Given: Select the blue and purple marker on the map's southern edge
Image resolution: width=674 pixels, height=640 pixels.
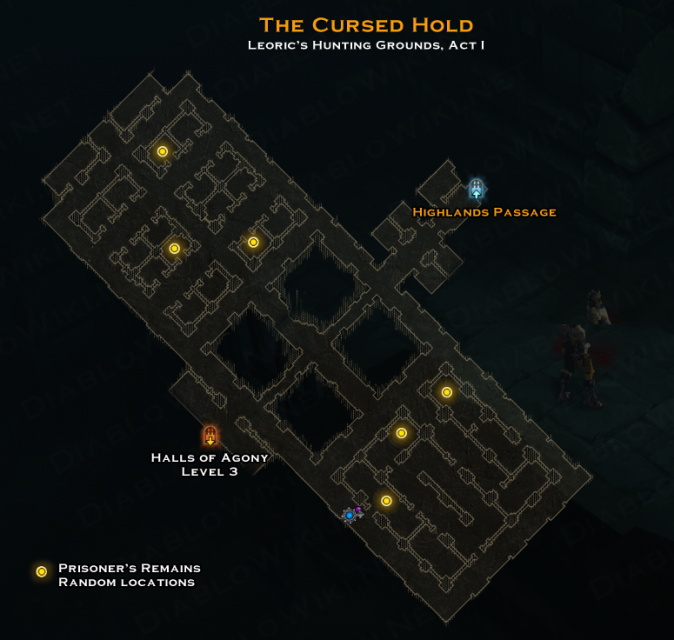Looking at the screenshot, I should point(351,514).
